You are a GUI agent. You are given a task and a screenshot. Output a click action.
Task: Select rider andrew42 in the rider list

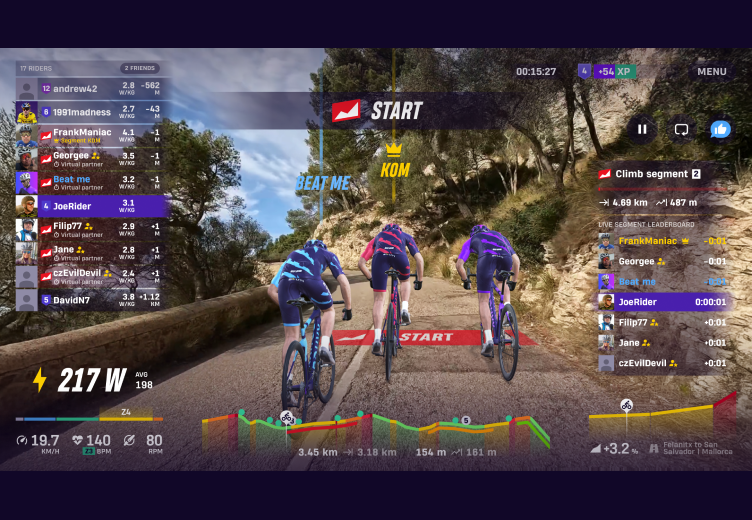90,88
